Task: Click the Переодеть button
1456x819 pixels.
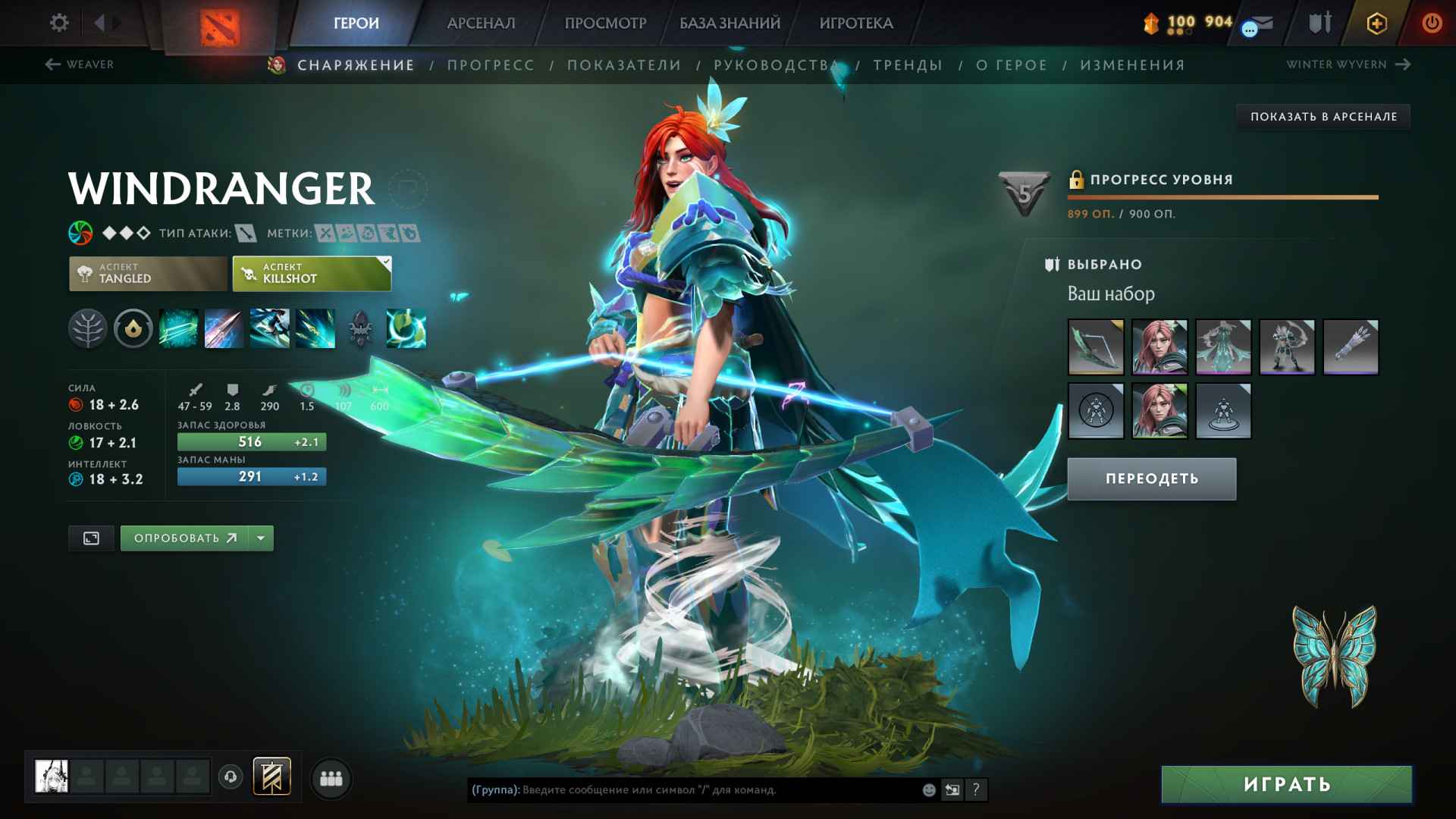Action: point(1151,479)
